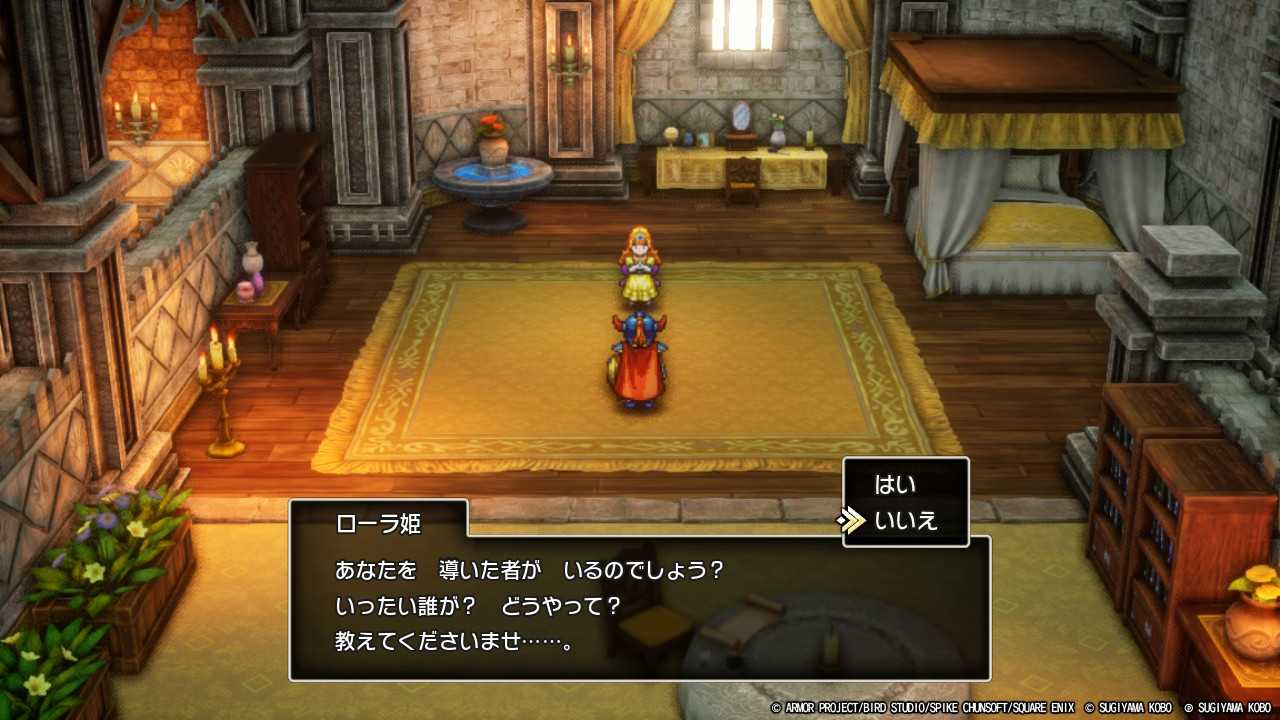Click the princess character sprite

click(x=640, y=265)
